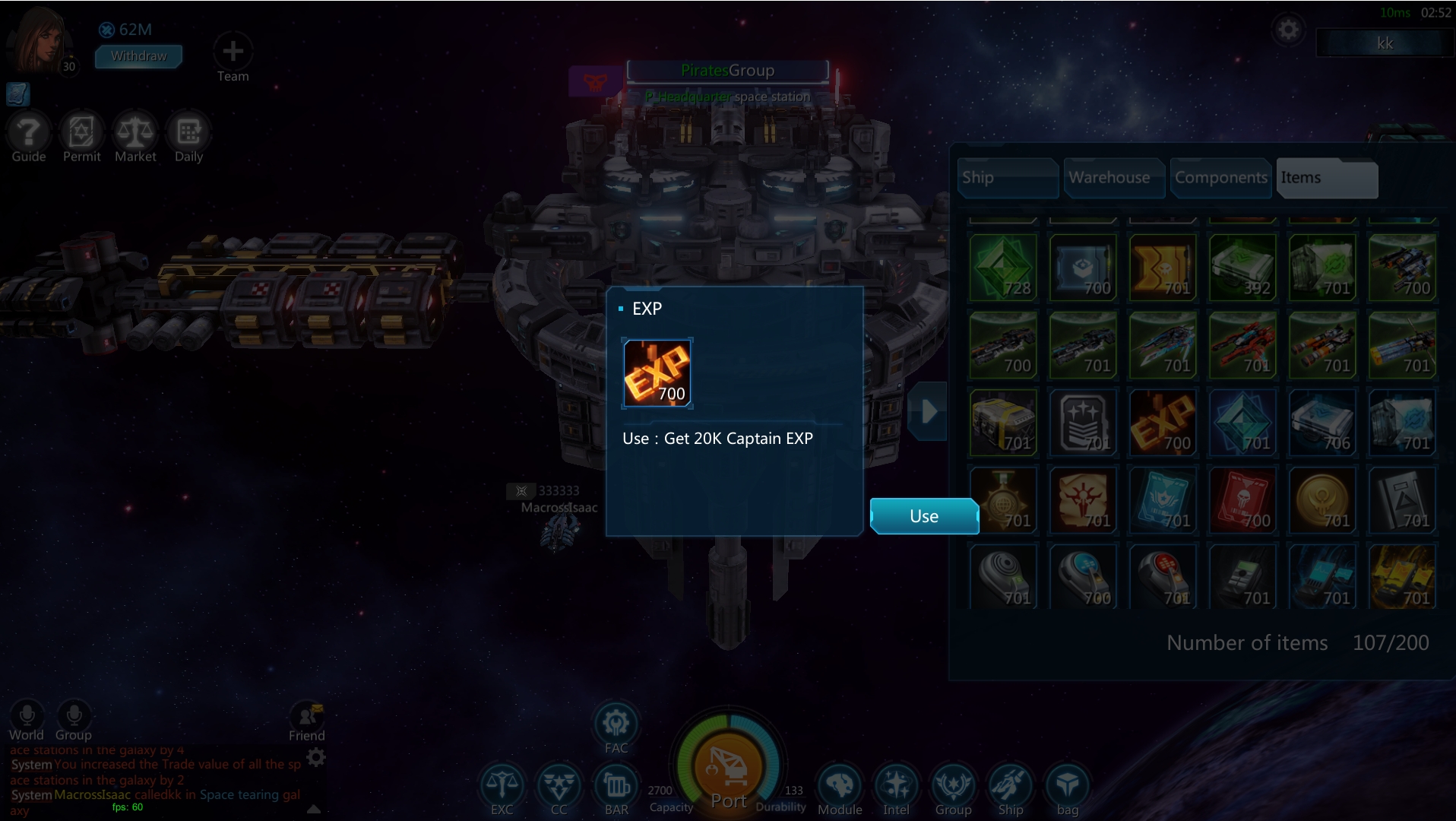
Task: Show the Daily tasks
Action: tap(188, 133)
